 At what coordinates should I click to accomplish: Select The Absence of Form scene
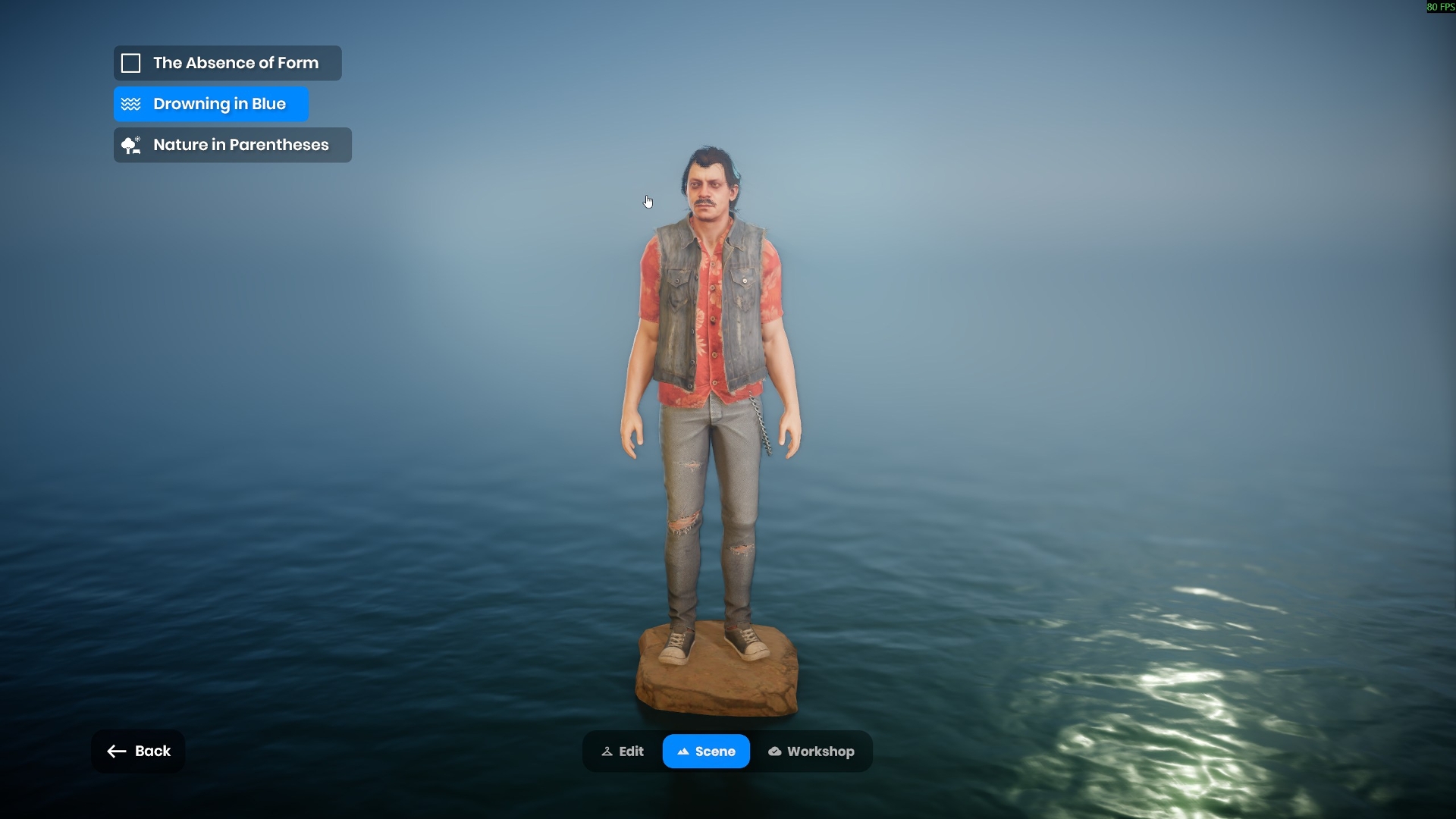tap(227, 63)
